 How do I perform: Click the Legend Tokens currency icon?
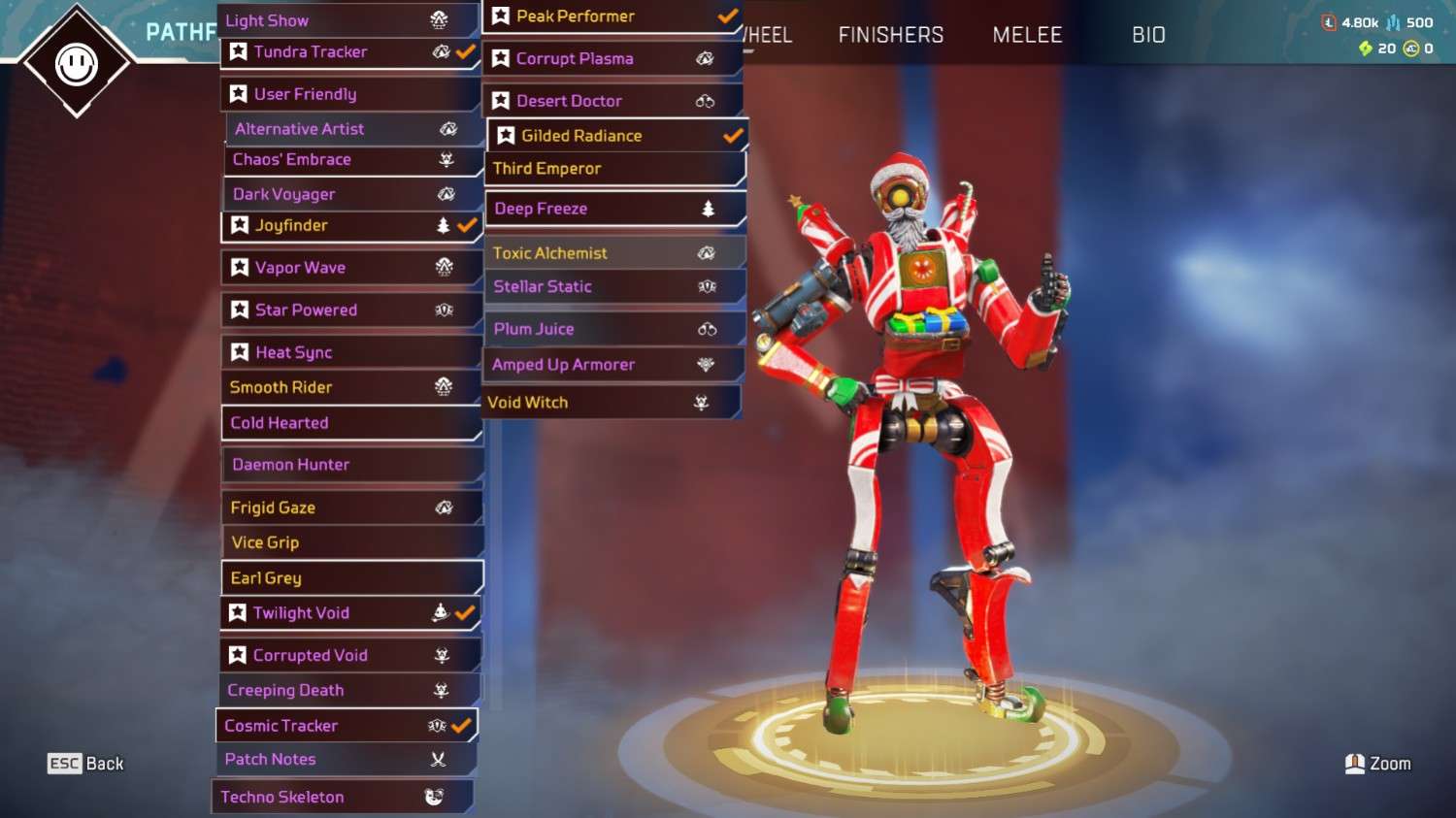click(1329, 22)
